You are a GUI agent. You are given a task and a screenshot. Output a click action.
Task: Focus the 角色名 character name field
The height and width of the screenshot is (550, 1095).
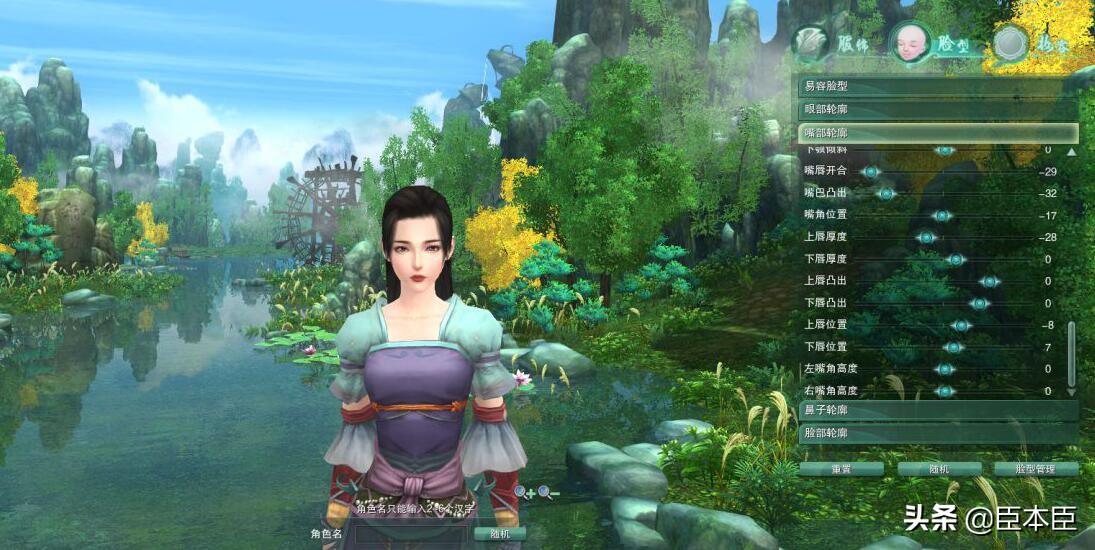coord(412,534)
